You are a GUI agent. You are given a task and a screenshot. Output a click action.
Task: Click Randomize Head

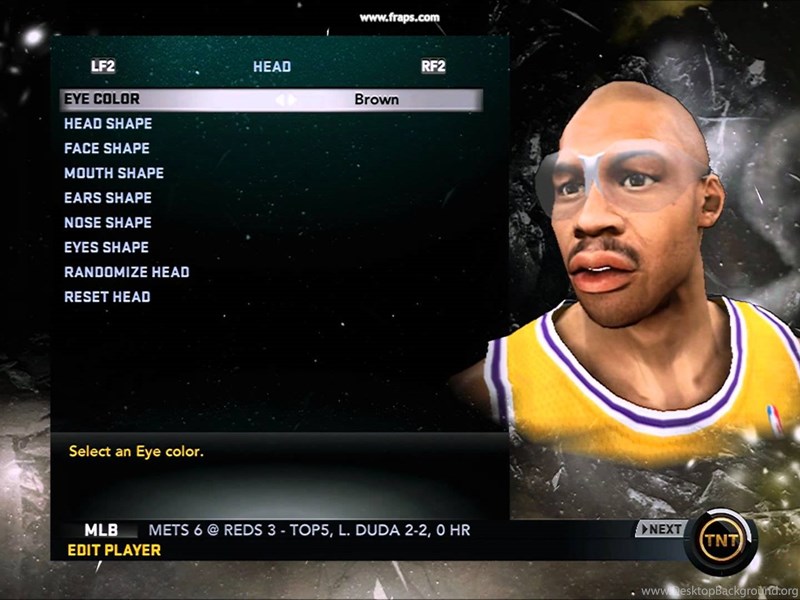click(127, 272)
